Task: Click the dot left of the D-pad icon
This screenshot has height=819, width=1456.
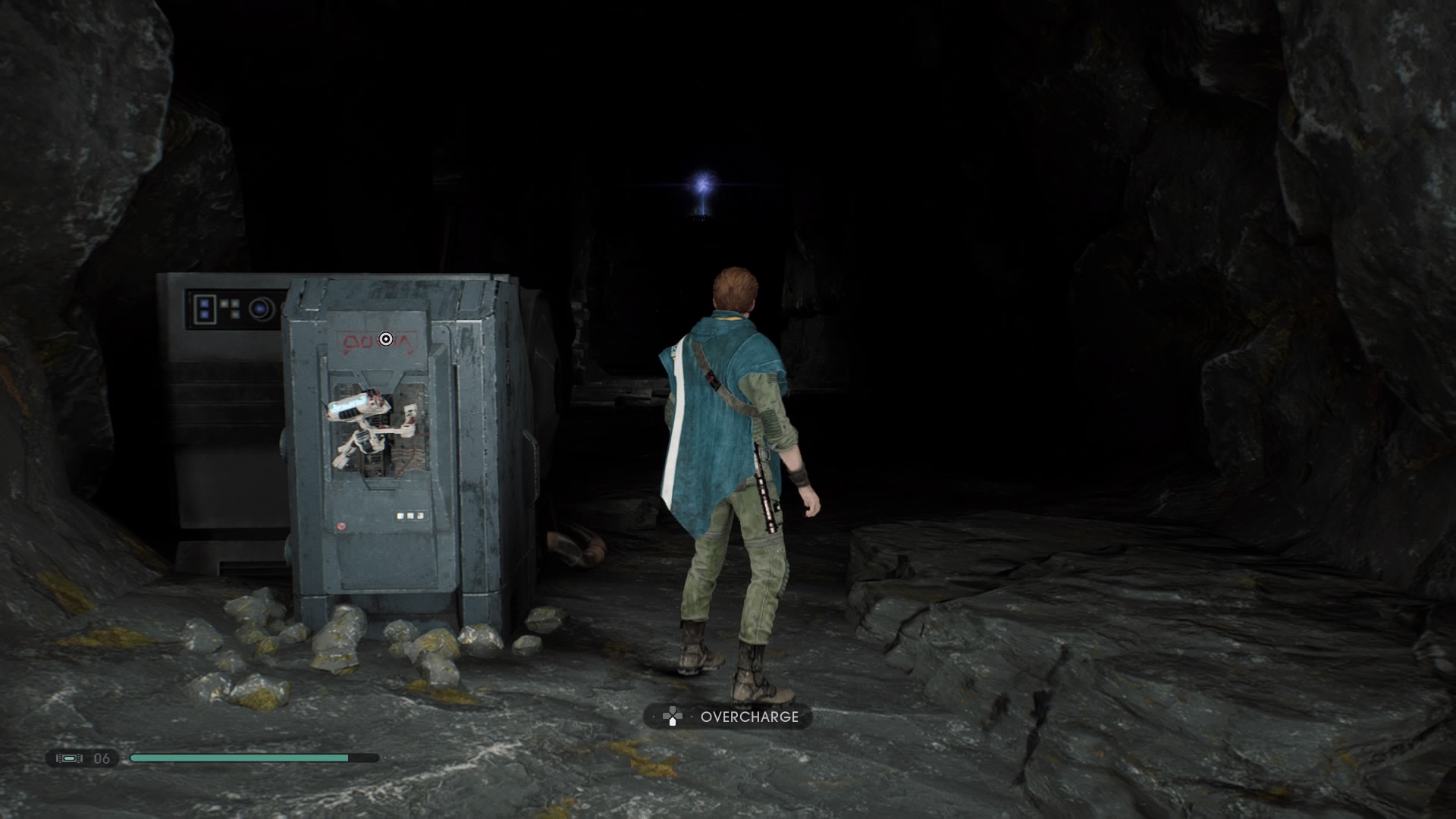Action: click(x=654, y=716)
